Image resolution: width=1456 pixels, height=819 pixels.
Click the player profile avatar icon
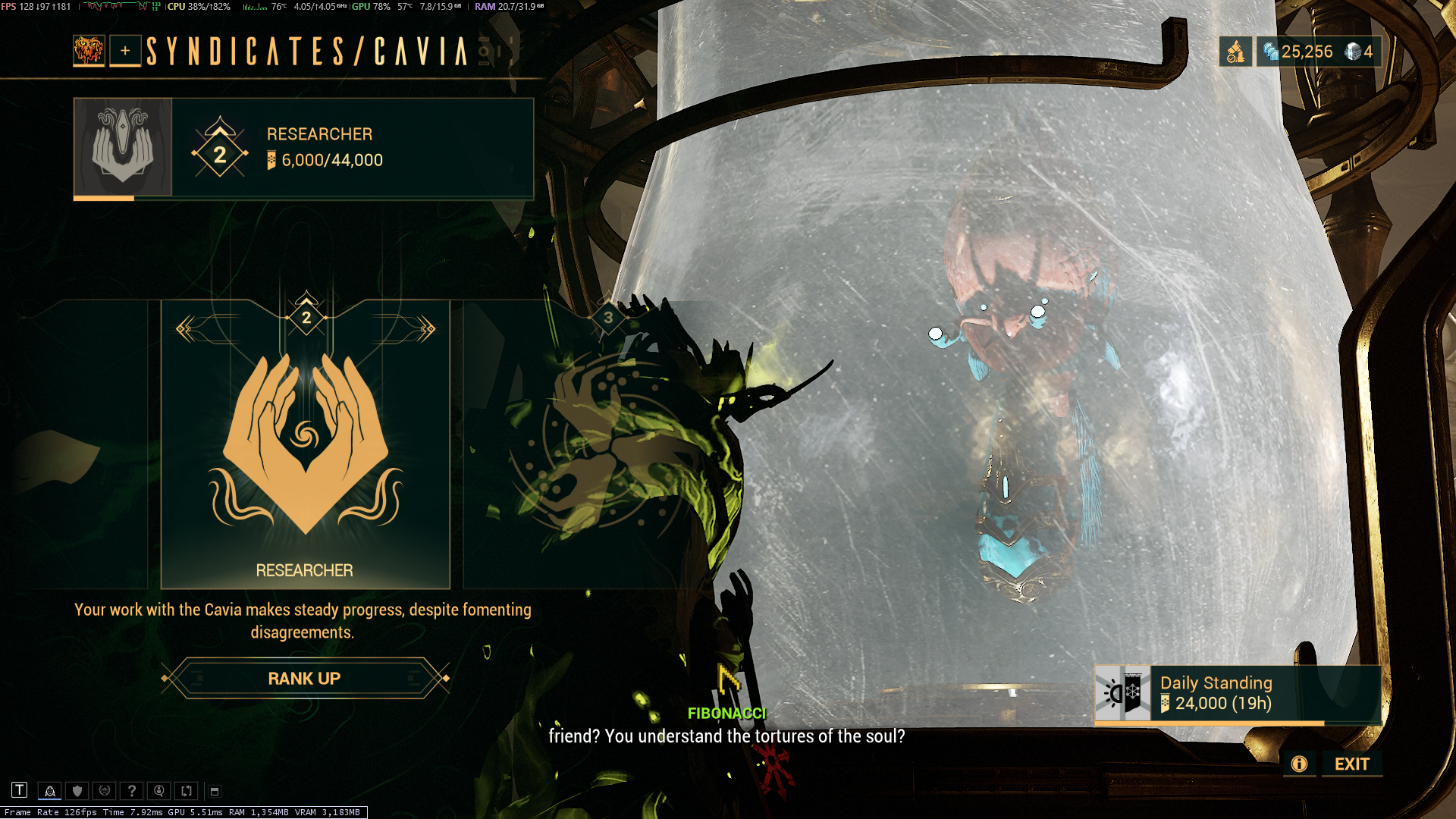89,51
